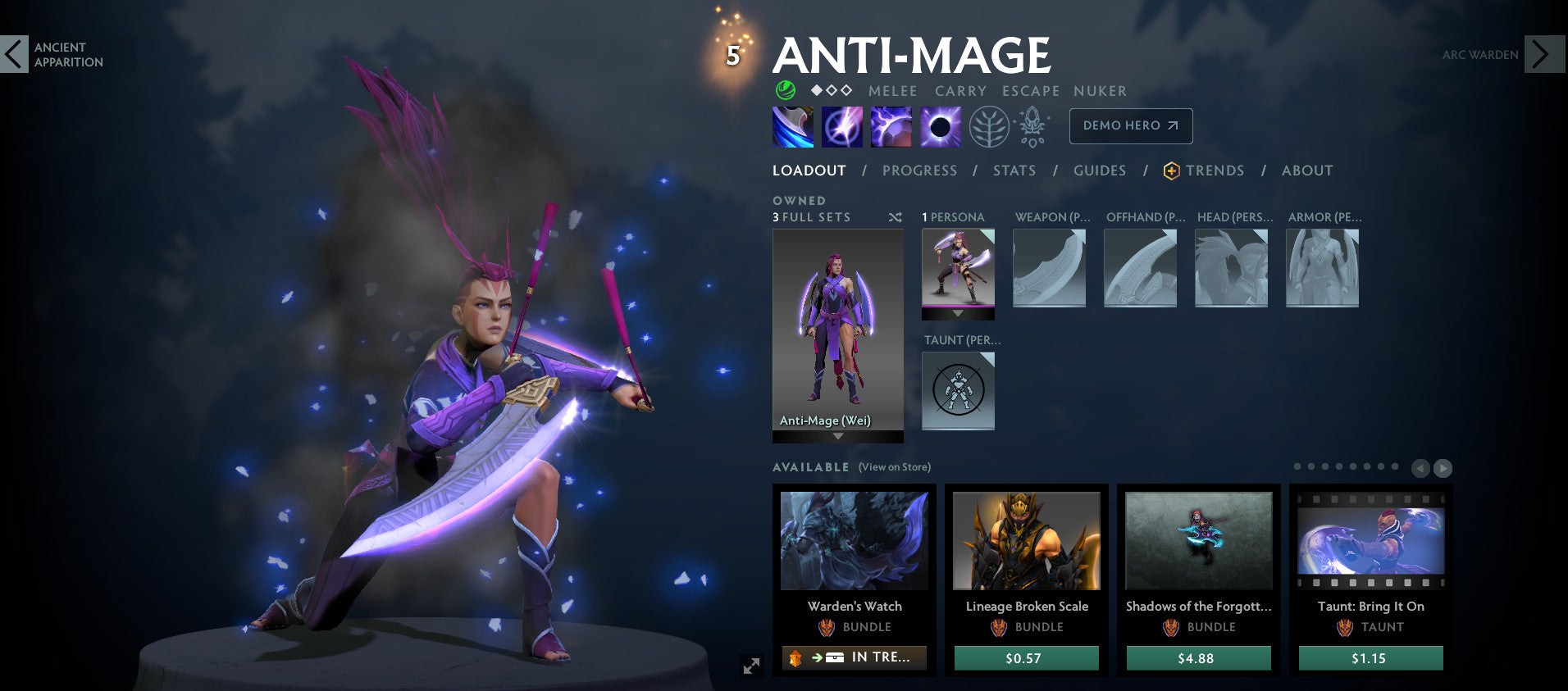The image size is (1568, 691).
Task: Expand the hero model preview with the arrows icon
Action: (x=751, y=666)
